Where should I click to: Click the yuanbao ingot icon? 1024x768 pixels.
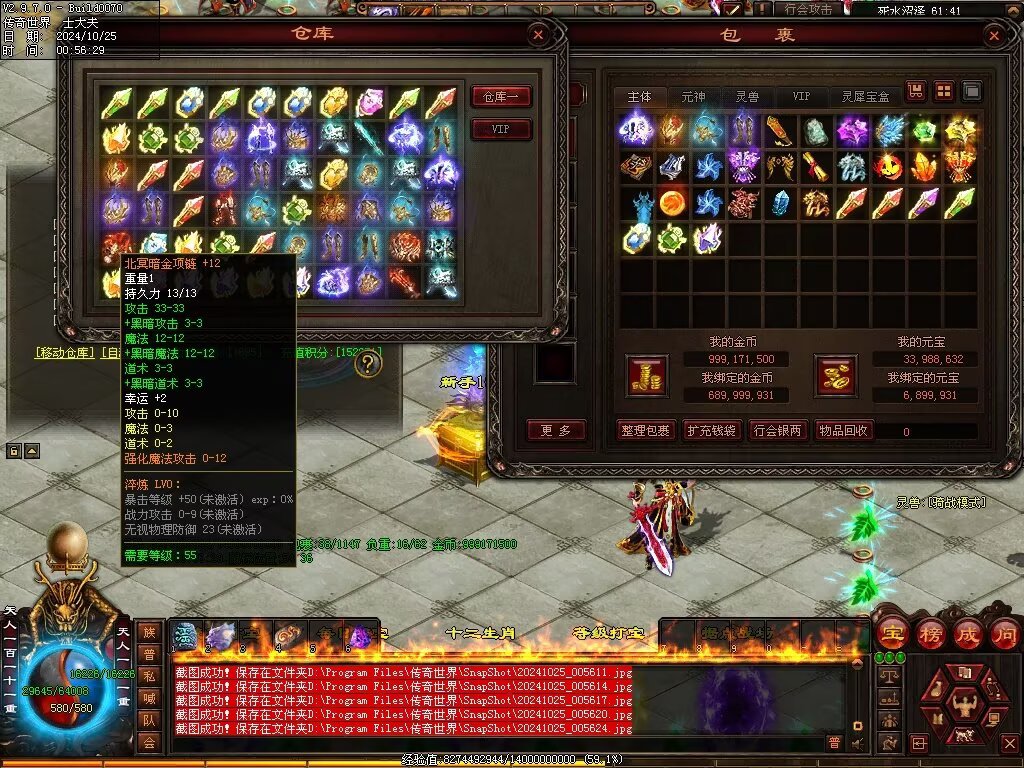point(837,375)
